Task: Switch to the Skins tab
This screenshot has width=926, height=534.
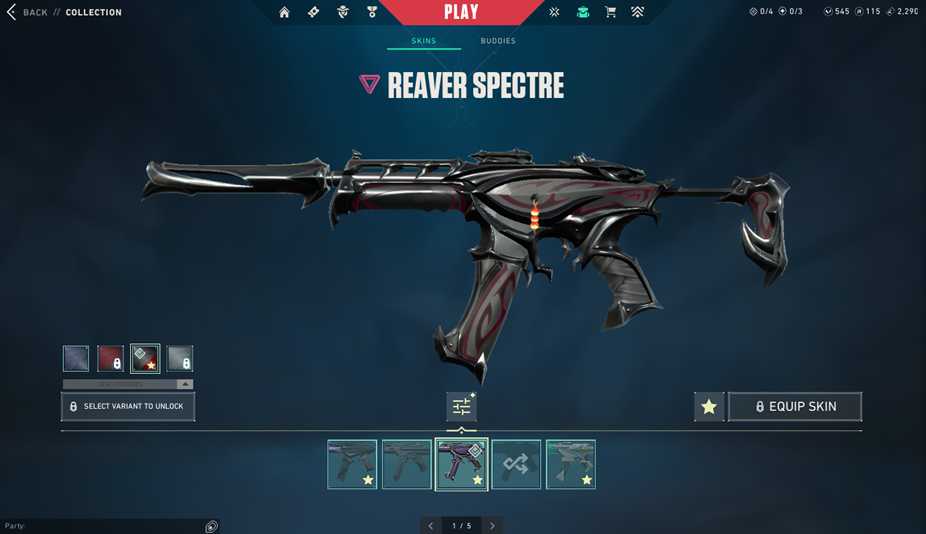Action: click(x=424, y=41)
